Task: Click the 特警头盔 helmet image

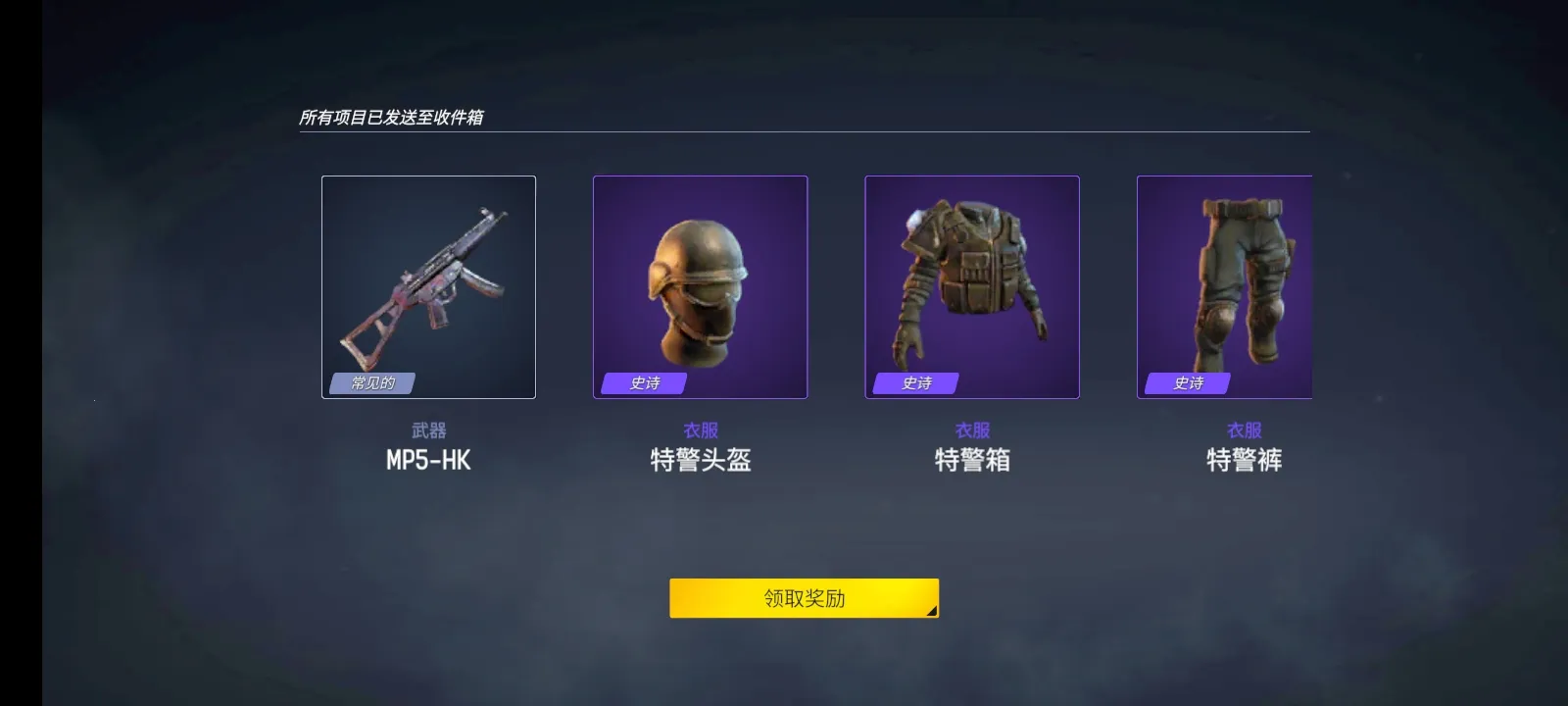Action: click(699, 287)
